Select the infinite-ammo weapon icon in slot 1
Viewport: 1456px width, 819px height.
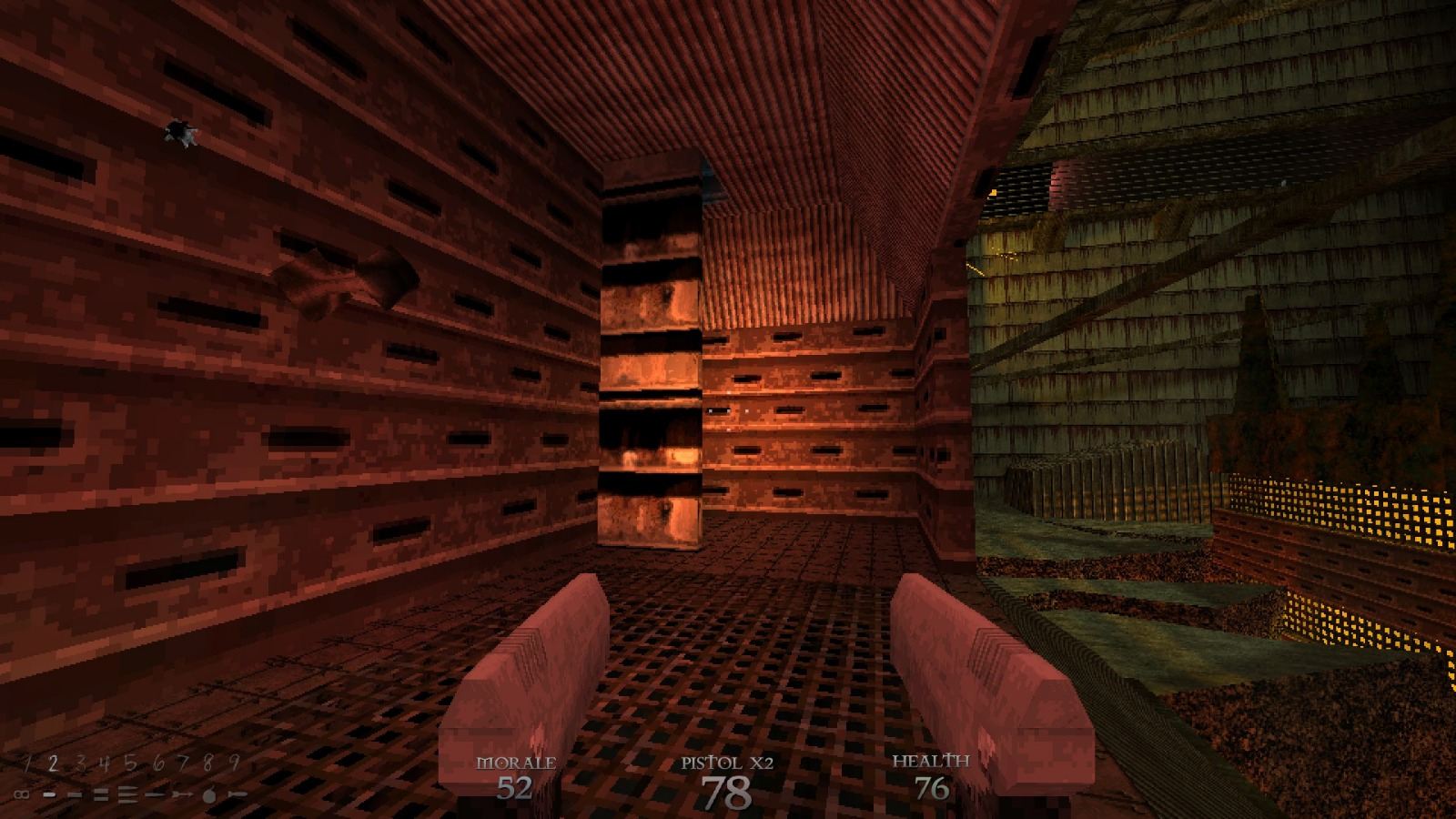point(22,794)
